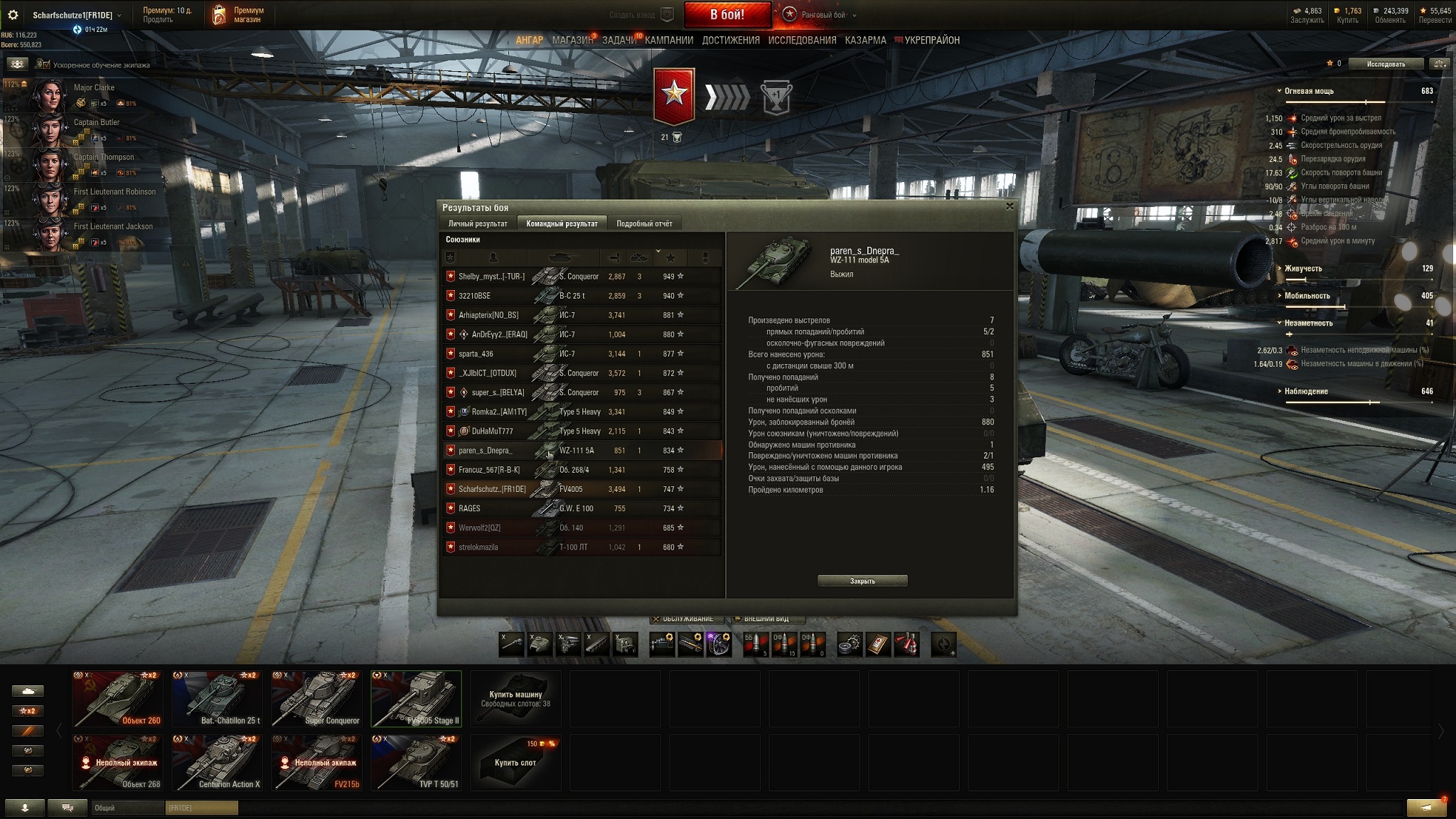The height and width of the screenshot is (819, 1456).
Task: Start battle with the red В бой! button
Action: [727, 14]
